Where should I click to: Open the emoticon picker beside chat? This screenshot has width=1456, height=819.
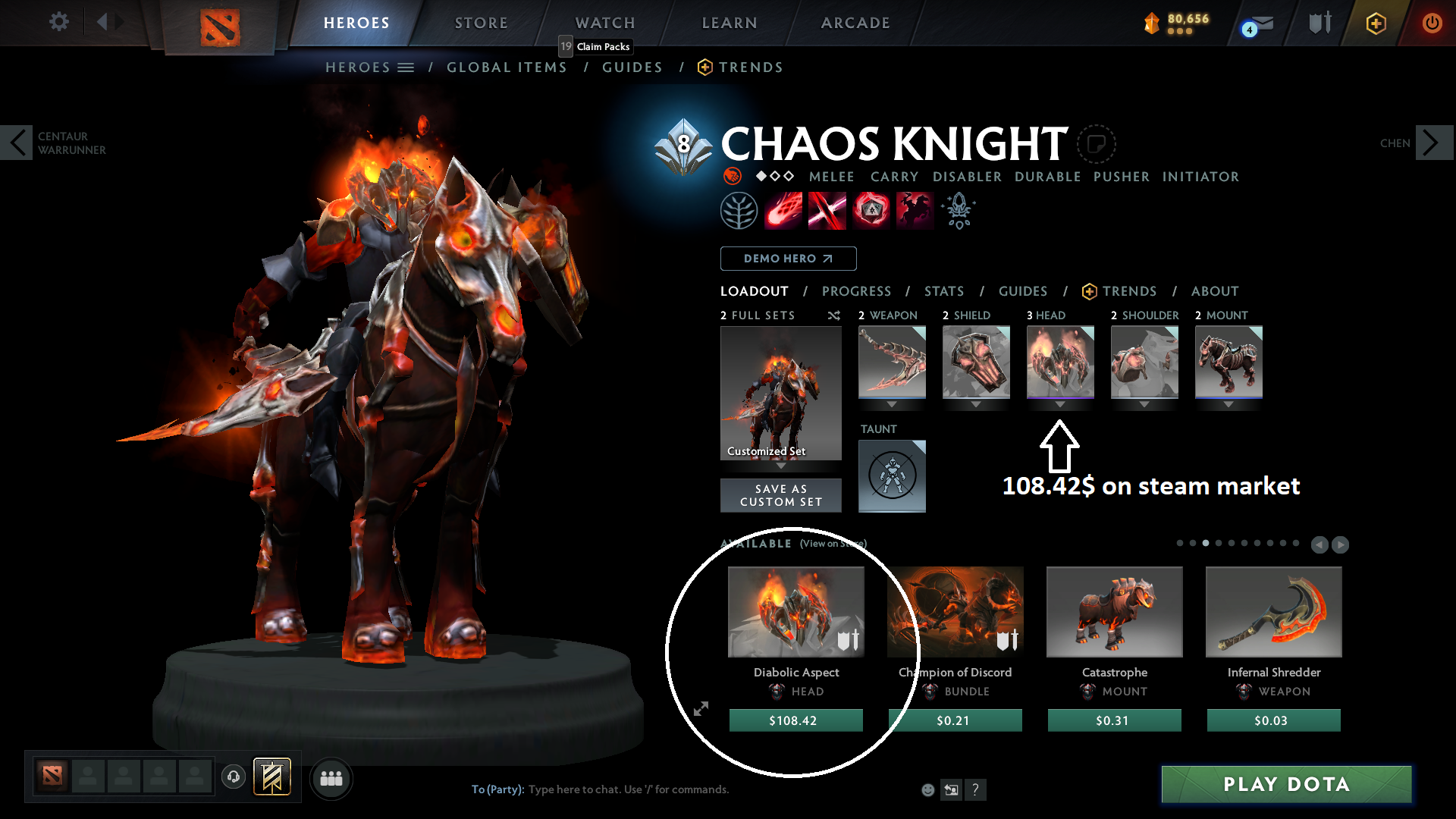point(927,789)
